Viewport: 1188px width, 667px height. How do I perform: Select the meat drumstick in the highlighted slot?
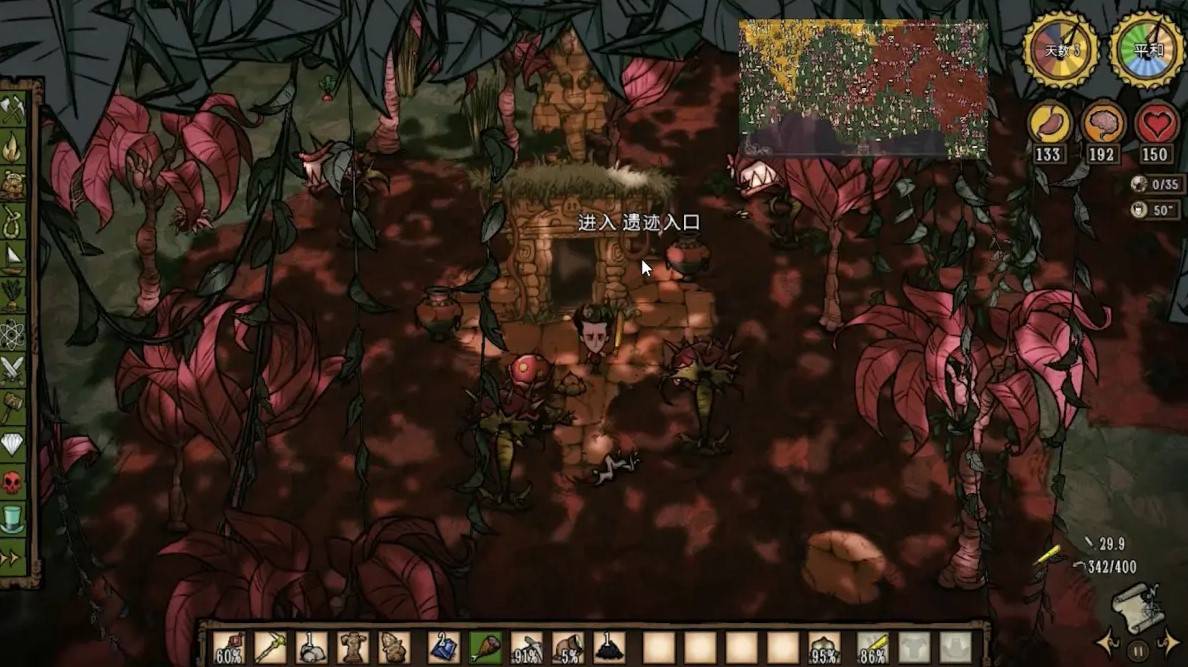click(x=483, y=647)
